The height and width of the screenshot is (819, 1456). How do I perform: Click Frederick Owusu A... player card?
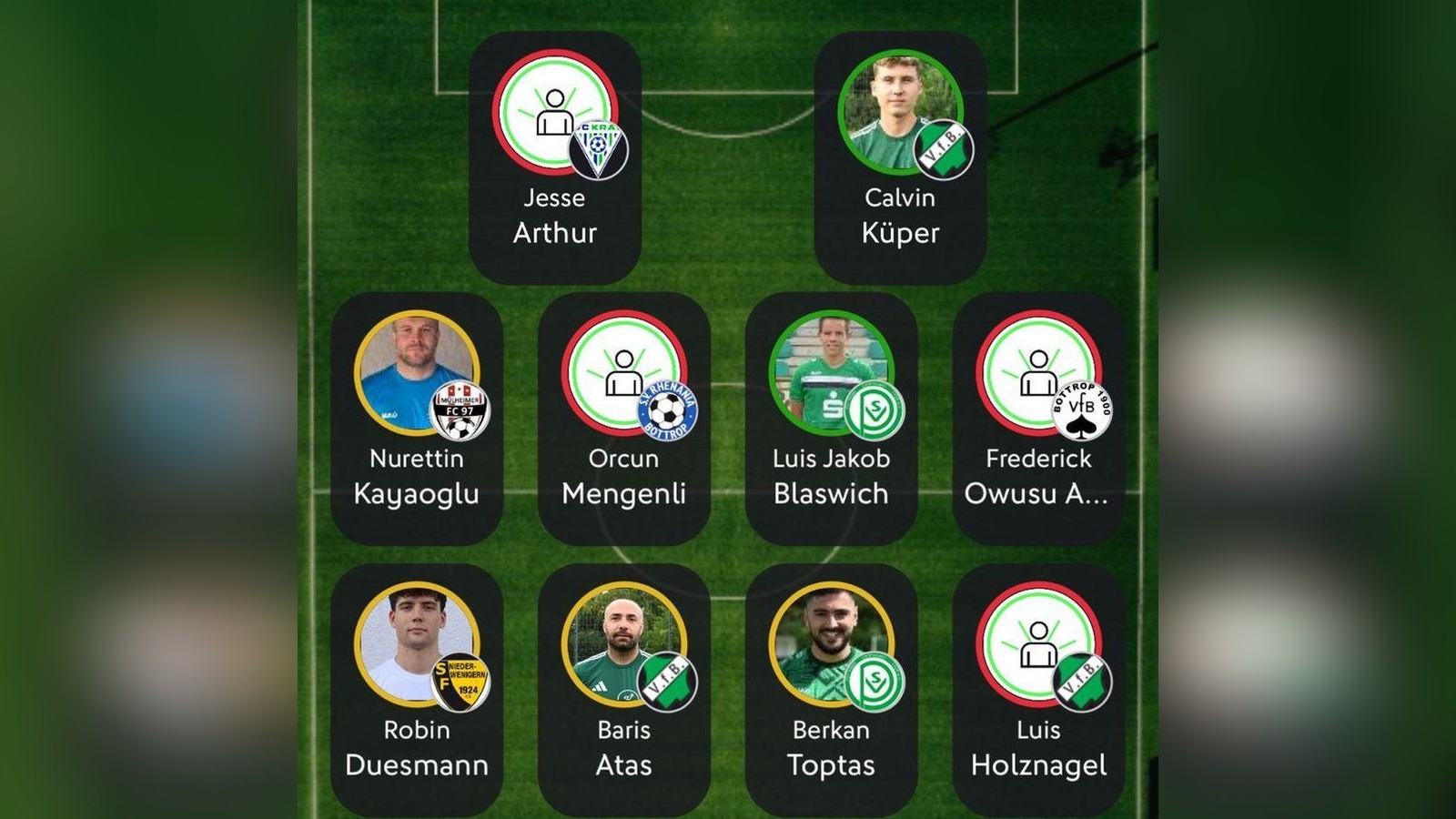click(x=1038, y=419)
